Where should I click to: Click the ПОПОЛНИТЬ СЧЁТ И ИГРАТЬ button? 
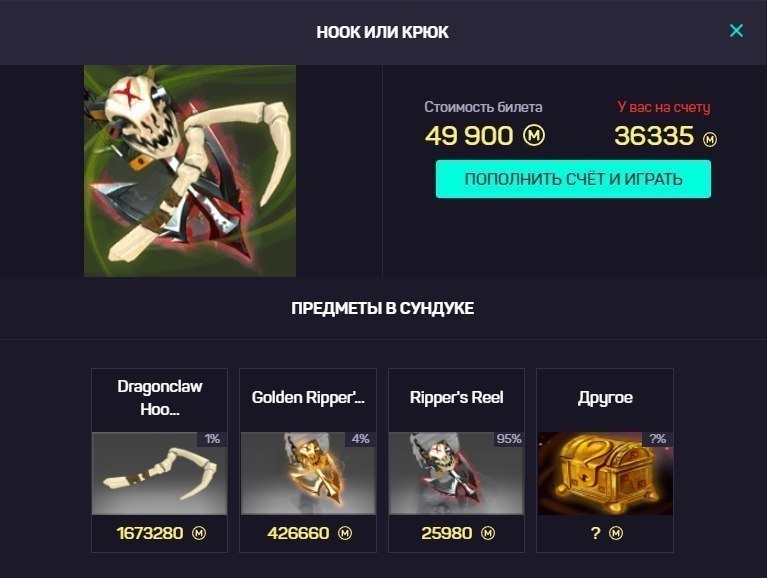(x=573, y=180)
